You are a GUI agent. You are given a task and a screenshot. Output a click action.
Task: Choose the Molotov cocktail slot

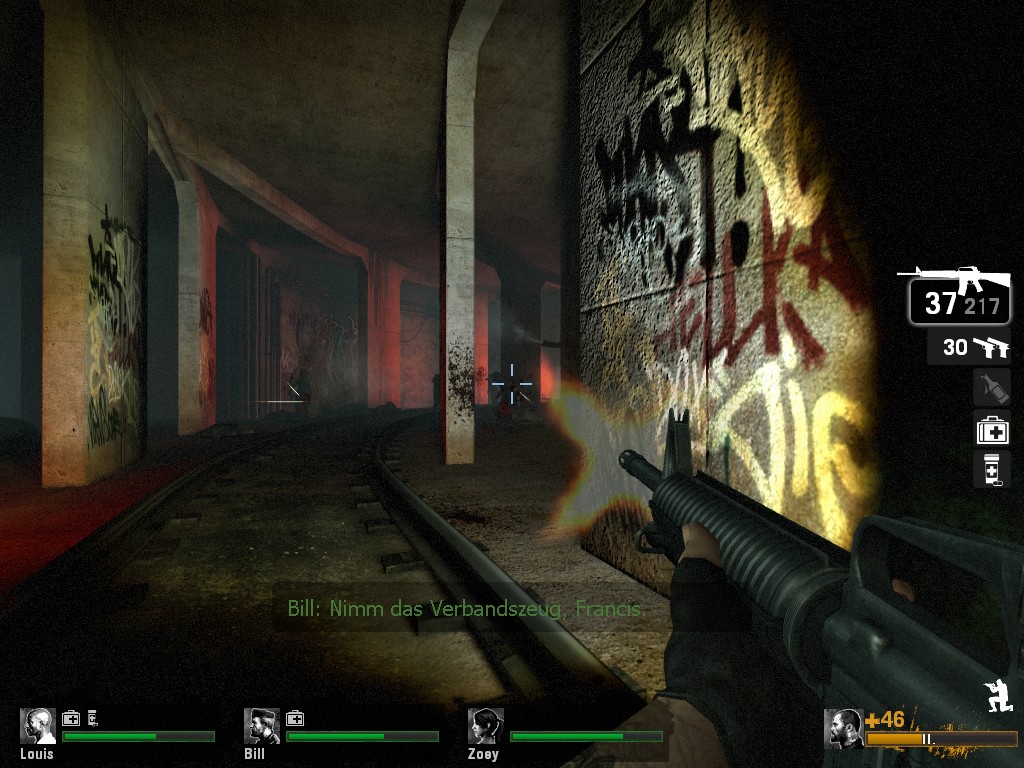(992, 388)
